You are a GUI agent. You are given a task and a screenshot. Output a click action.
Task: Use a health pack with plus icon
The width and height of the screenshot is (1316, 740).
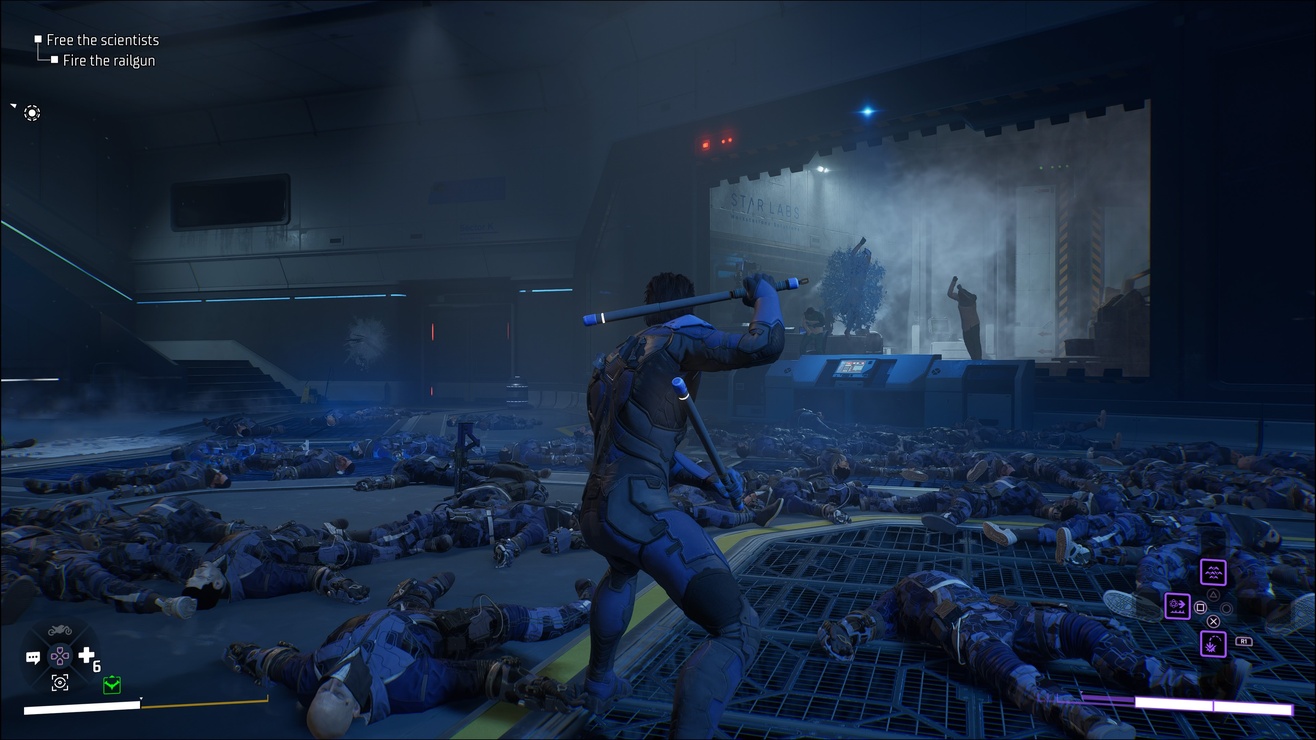coord(86,657)
